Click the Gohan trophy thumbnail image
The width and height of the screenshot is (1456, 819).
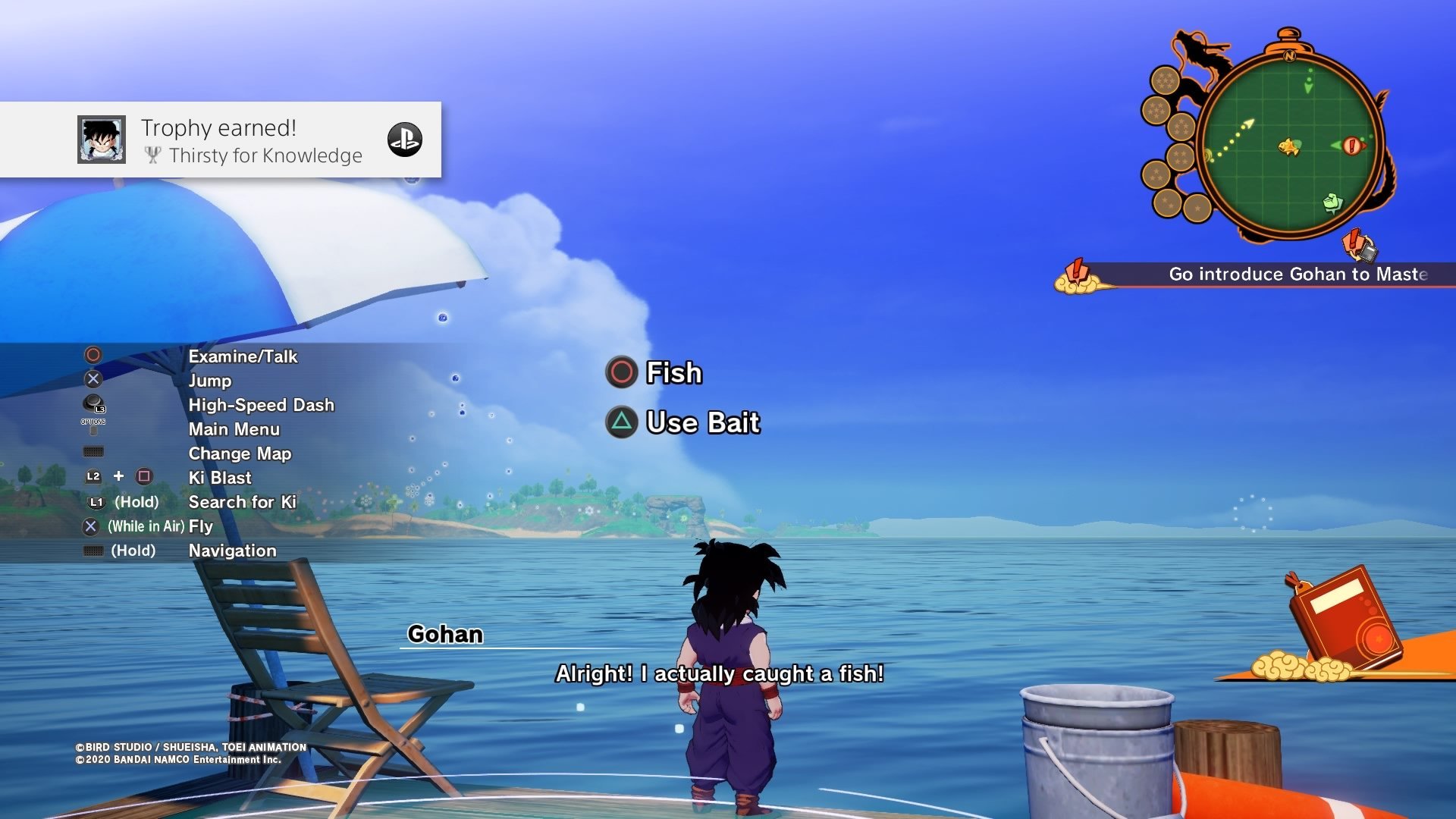[x=102, y=140]
